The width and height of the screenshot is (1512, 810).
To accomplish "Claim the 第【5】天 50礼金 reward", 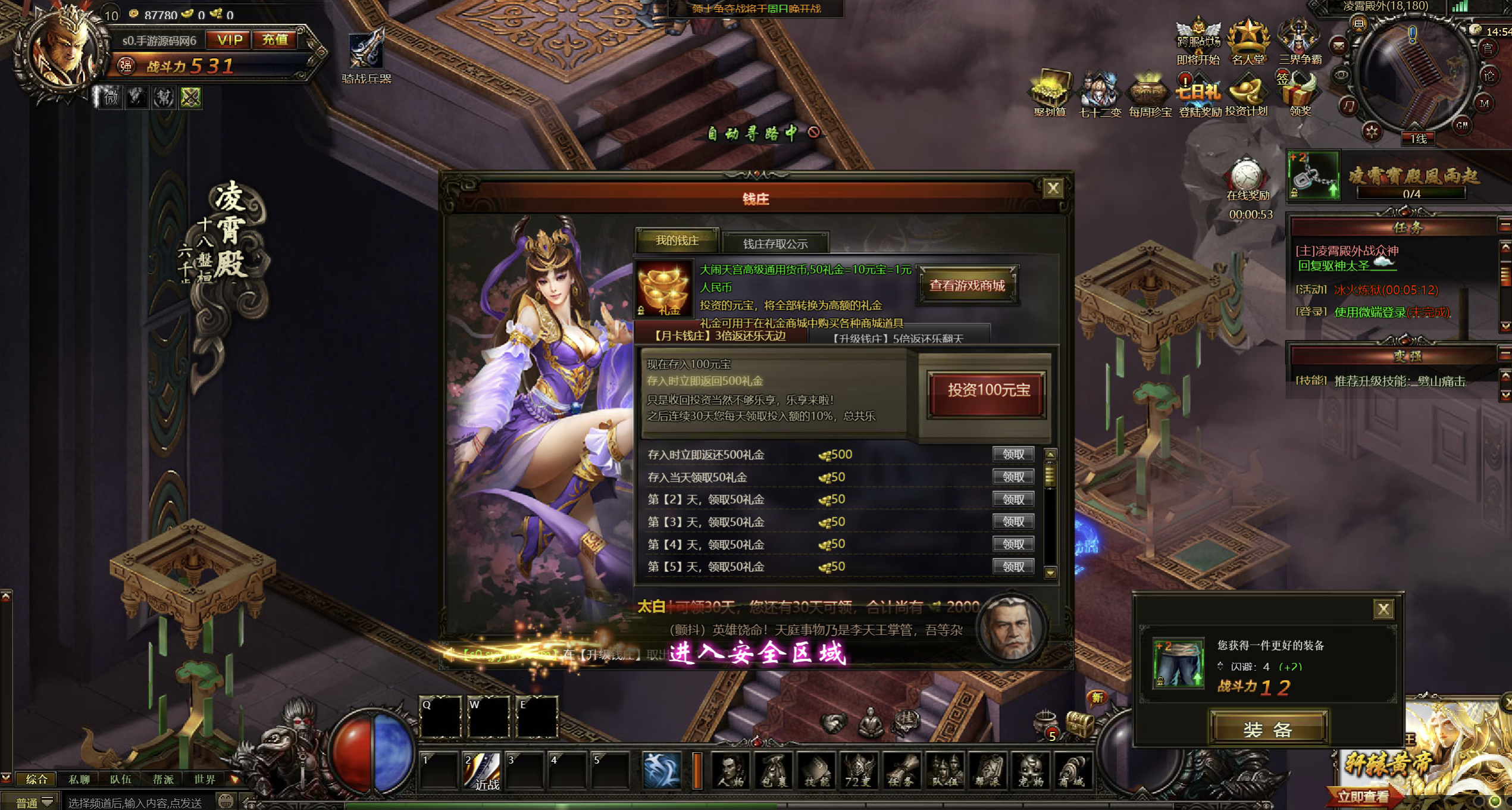I will 1013,567.
